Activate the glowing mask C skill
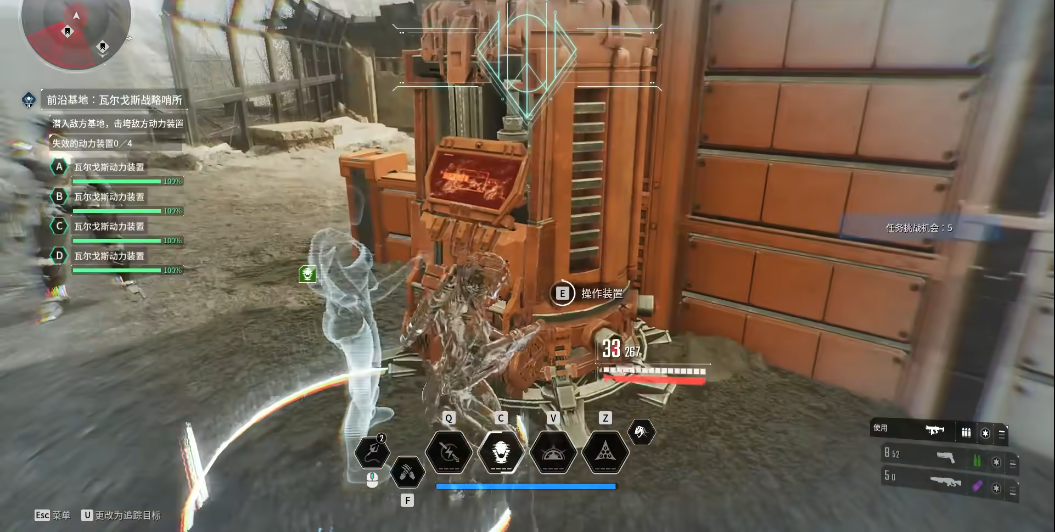 (x=501, y=451)
